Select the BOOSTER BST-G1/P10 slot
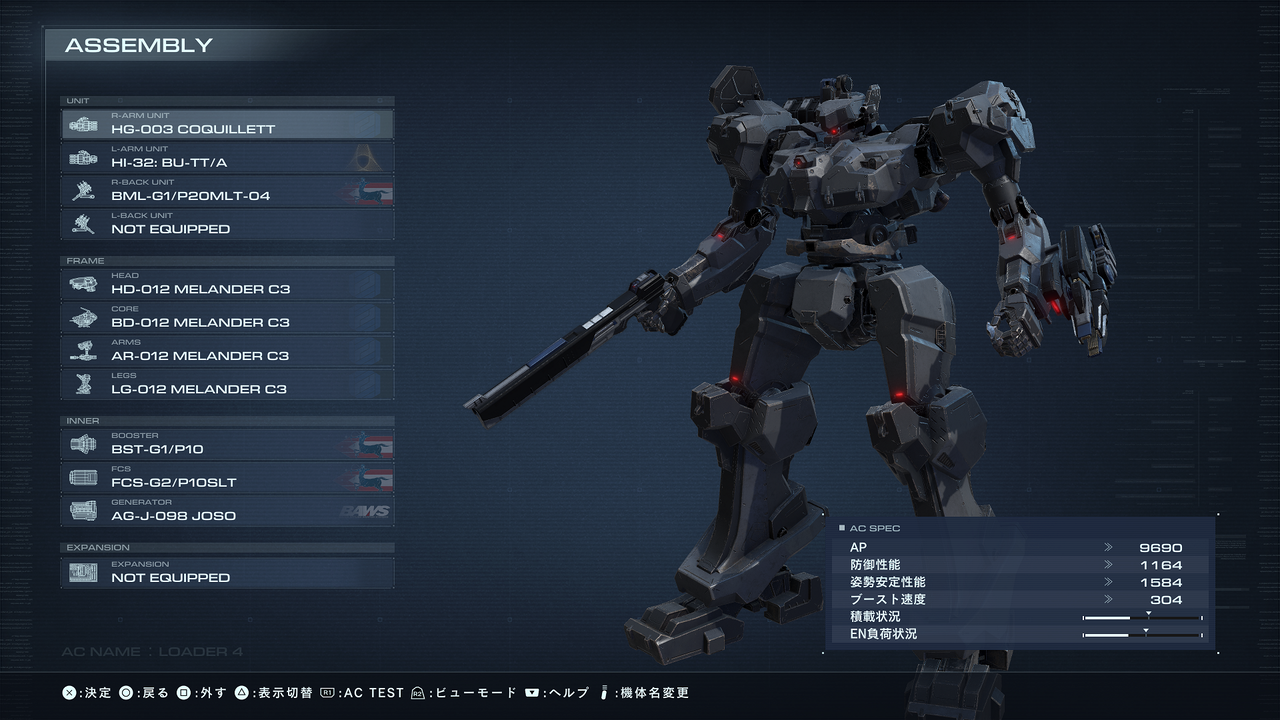Screen dimensions: 1280x720 [227, 444]
